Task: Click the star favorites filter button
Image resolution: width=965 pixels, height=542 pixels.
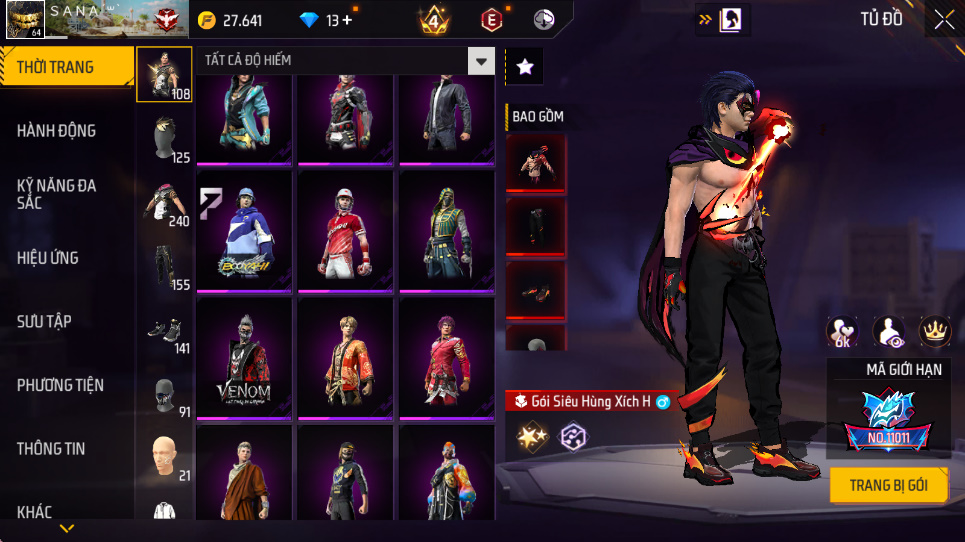Action: [x=525, y=67]
